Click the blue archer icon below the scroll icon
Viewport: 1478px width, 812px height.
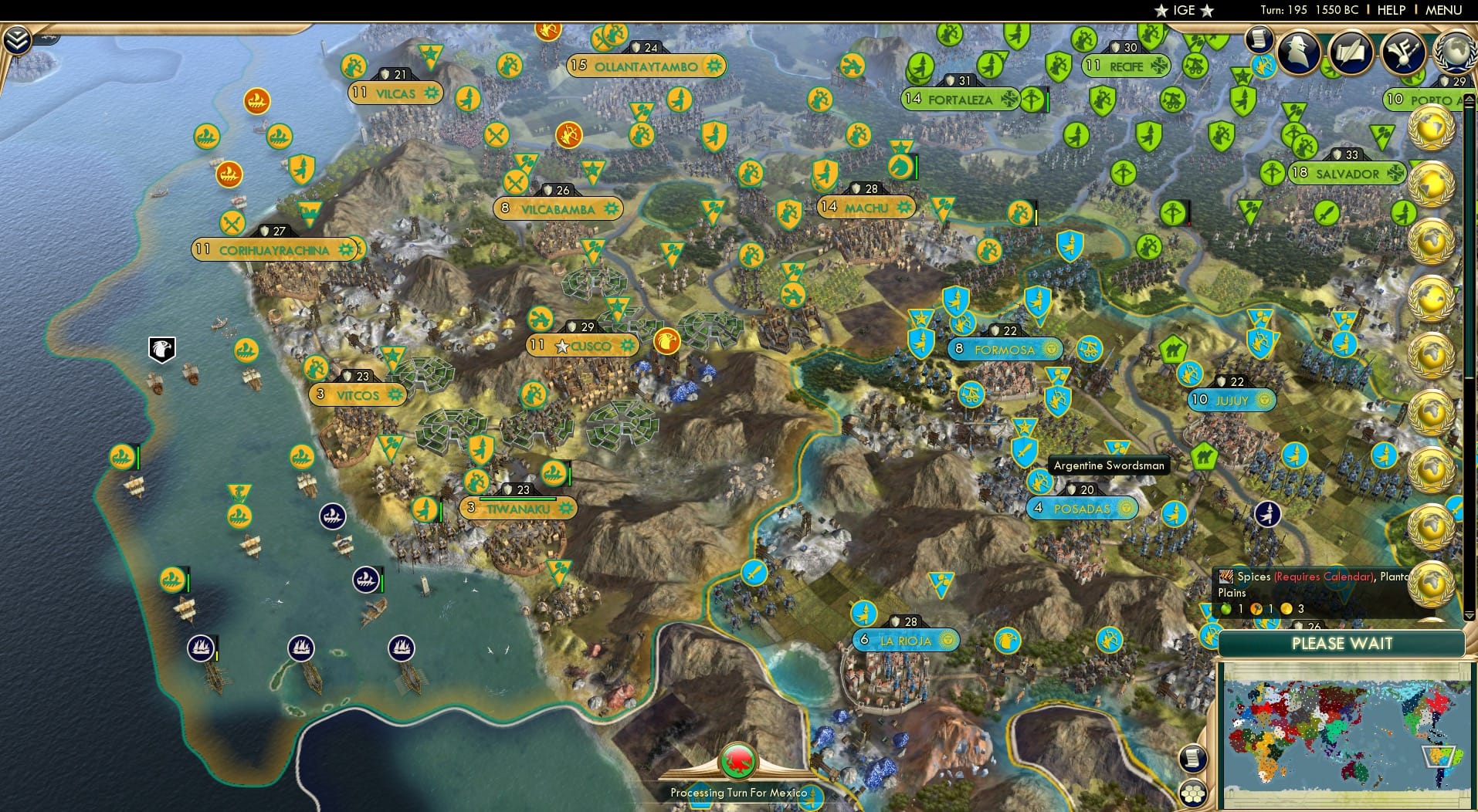tap(1264, 66)
